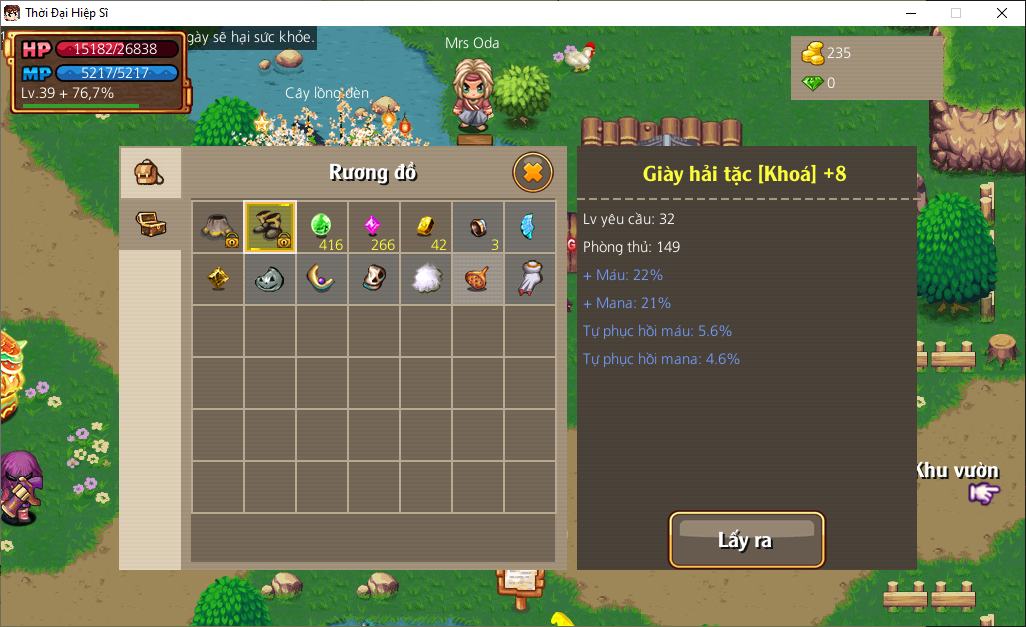This screenshot has width=1026, height=627.
Task: Click the white fluffy fur item
Action: point(426,279)
